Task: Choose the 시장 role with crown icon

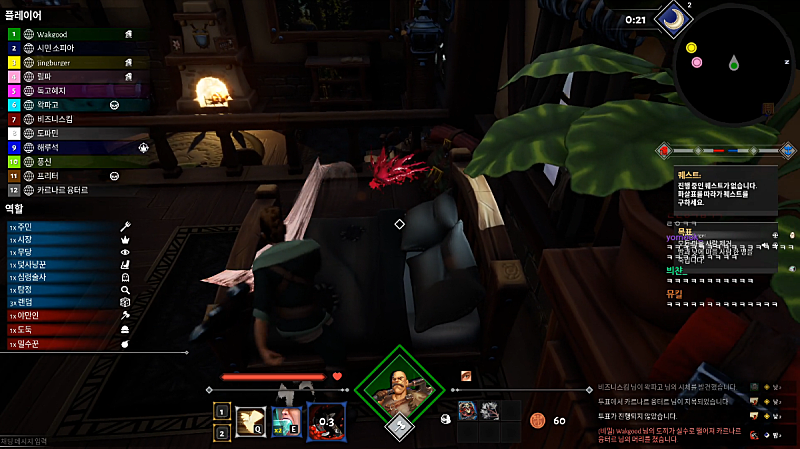Action: pyautogui.click(x=60, y=241)
